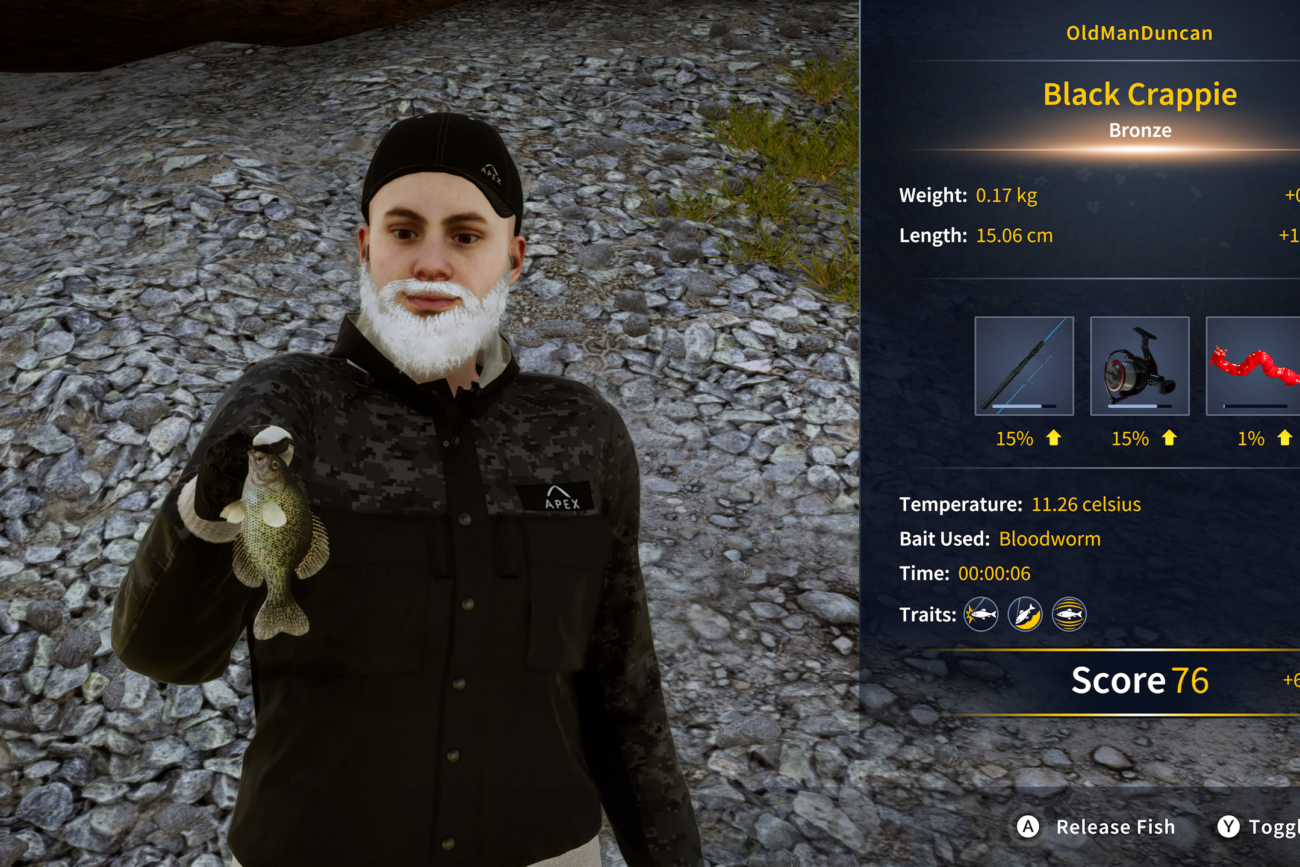Inspect the fish-with-ripples trait icon
1300x867 pixels.
pyautogui.click(x=1069, y=614)
